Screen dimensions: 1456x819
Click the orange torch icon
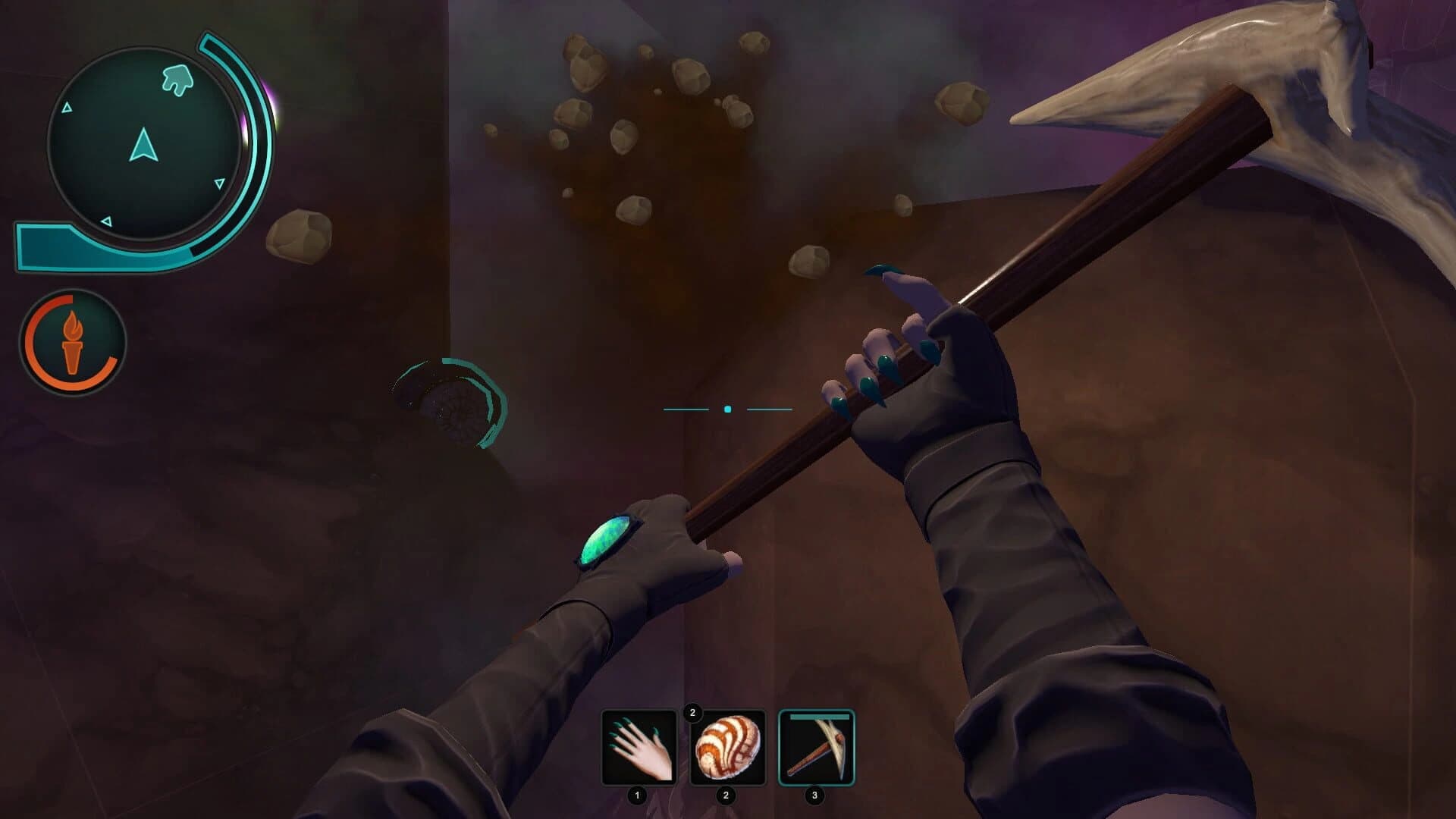(74, 343)
